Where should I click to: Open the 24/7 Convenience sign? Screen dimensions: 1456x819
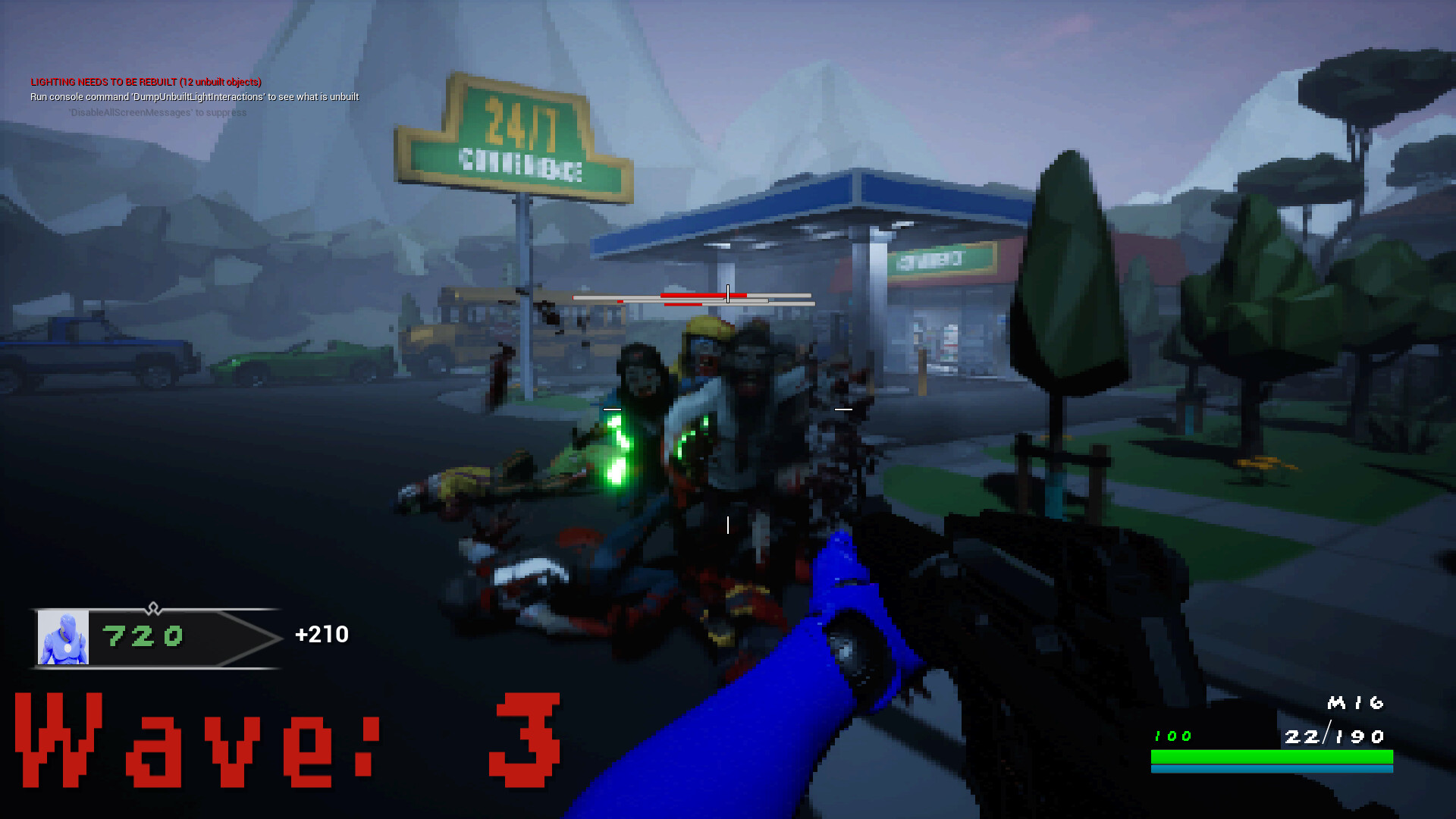514,136
